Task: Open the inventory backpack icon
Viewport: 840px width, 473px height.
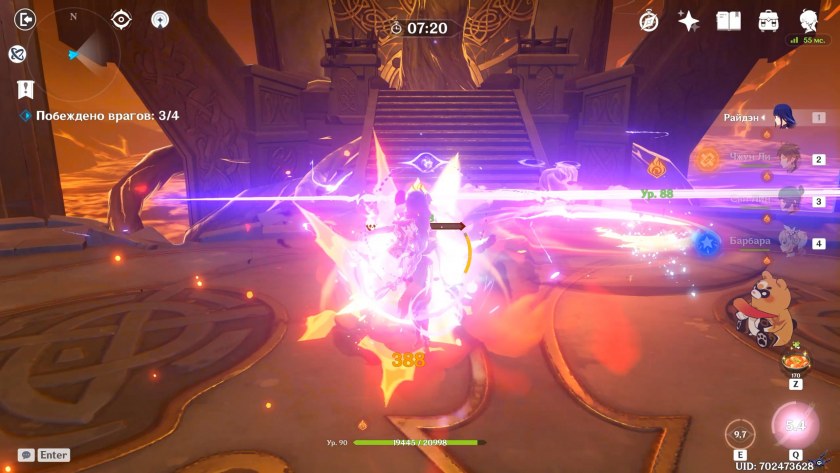Action: click(768, 21)
